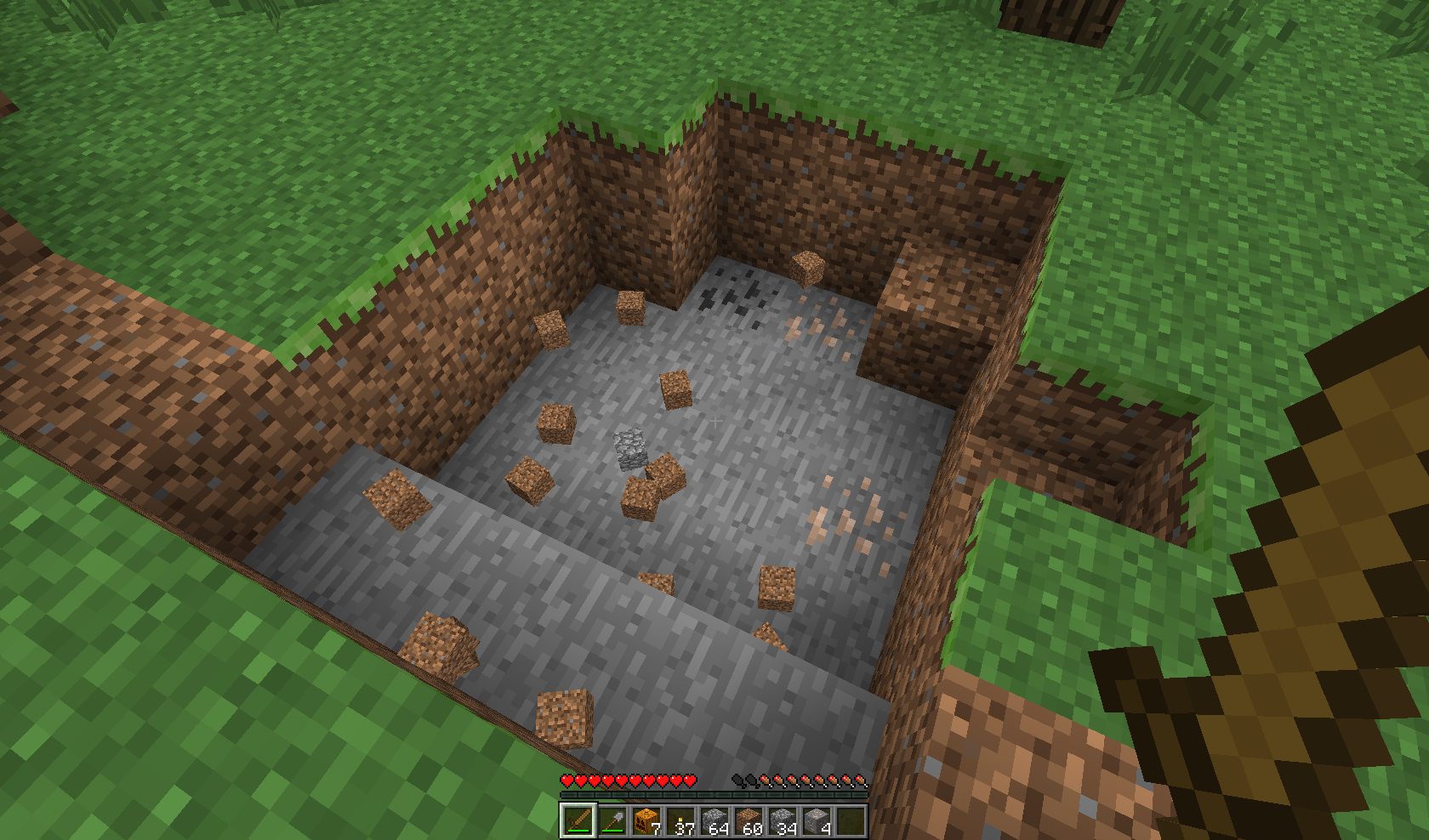Viewport: 1429px width, 840px height.
Task: Select the torch stack of 37
Action: pyautogui.click(x=680, y=820)
